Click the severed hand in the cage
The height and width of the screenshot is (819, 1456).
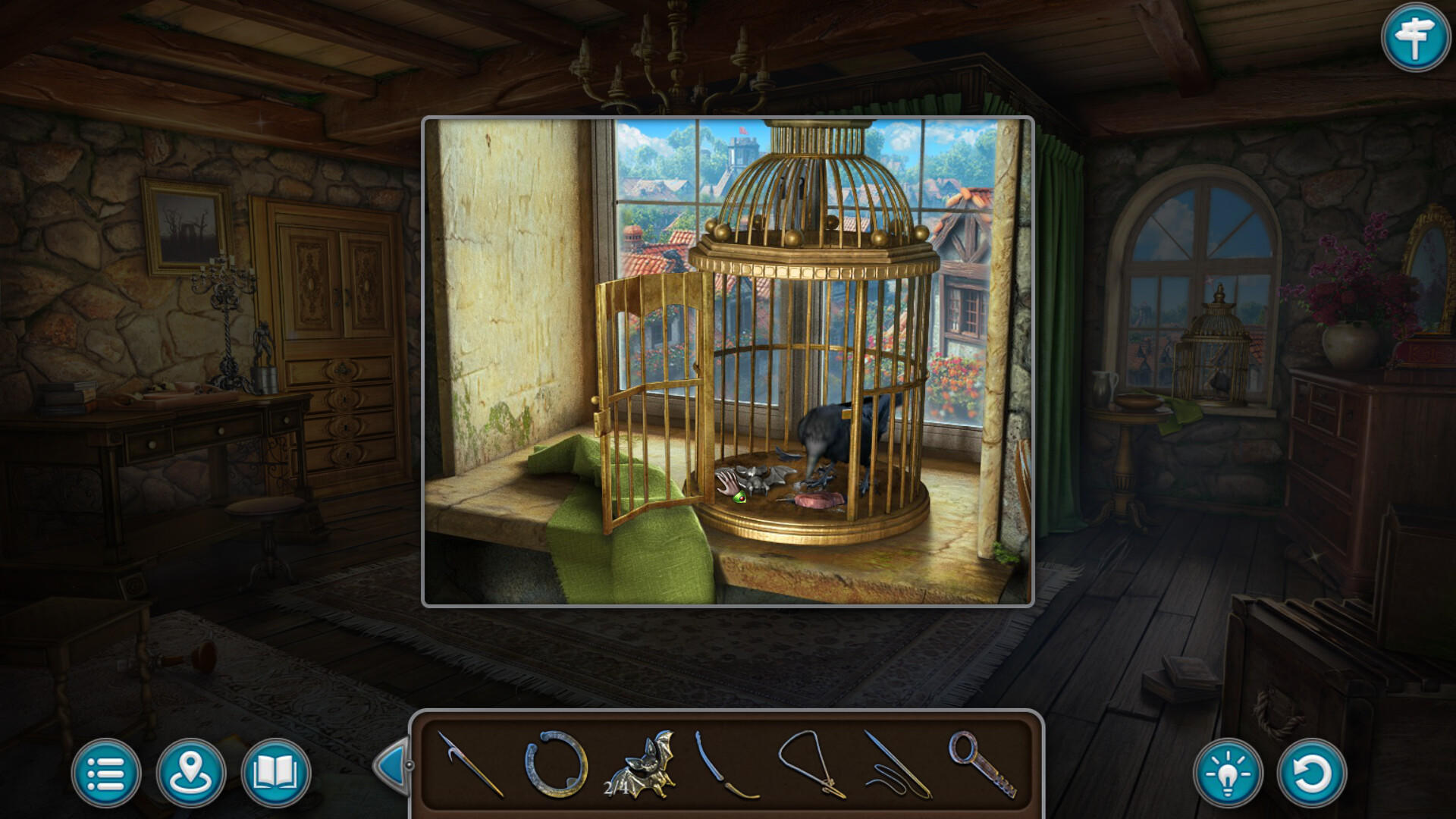[x=726, y=479]
